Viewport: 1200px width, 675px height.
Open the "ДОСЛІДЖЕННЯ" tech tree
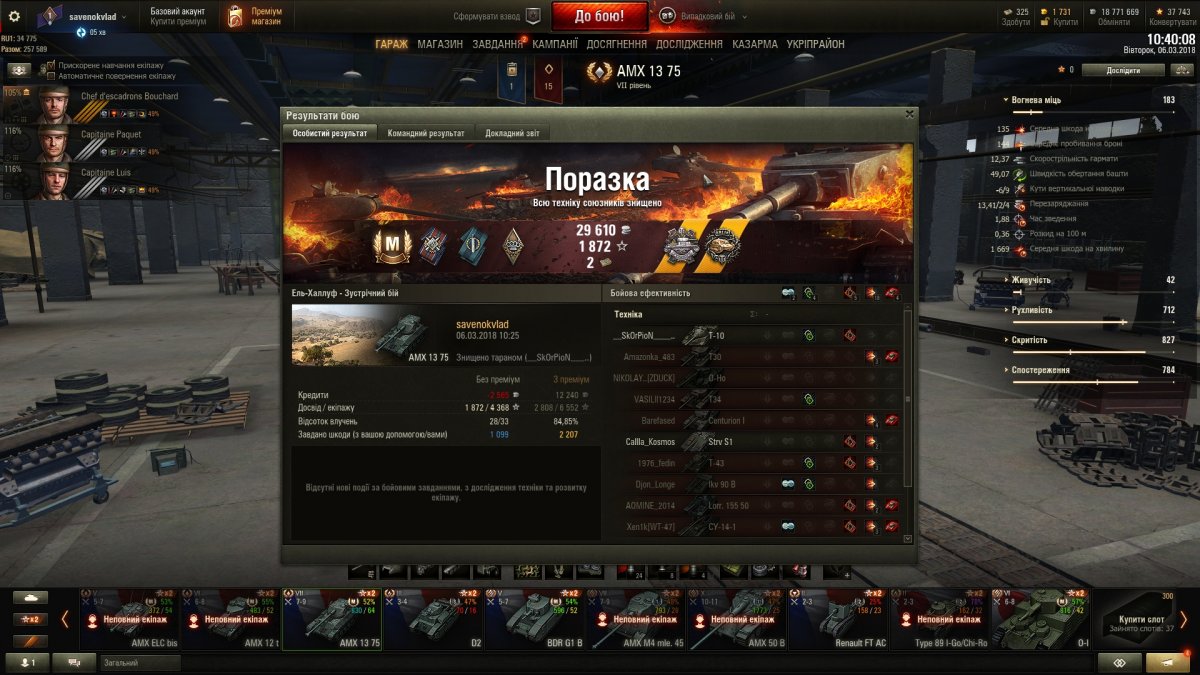[691, 44]
